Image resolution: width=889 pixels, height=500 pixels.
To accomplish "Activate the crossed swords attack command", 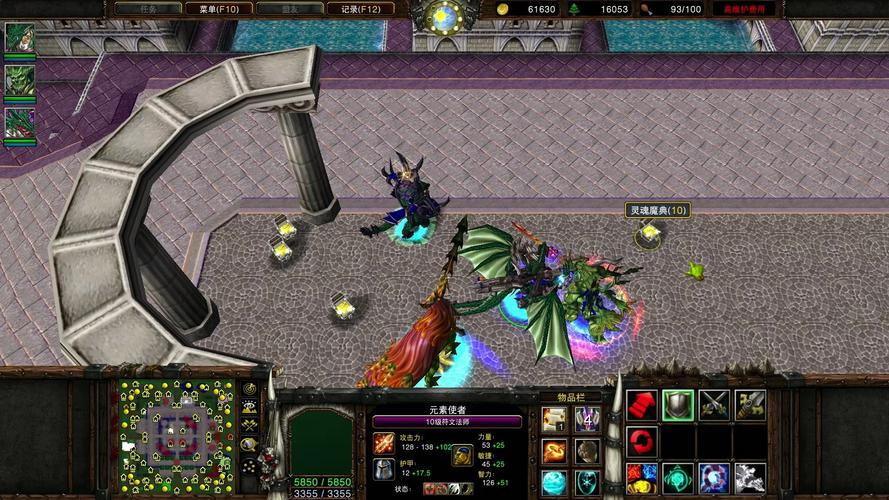I will click(x=714, y=404).
